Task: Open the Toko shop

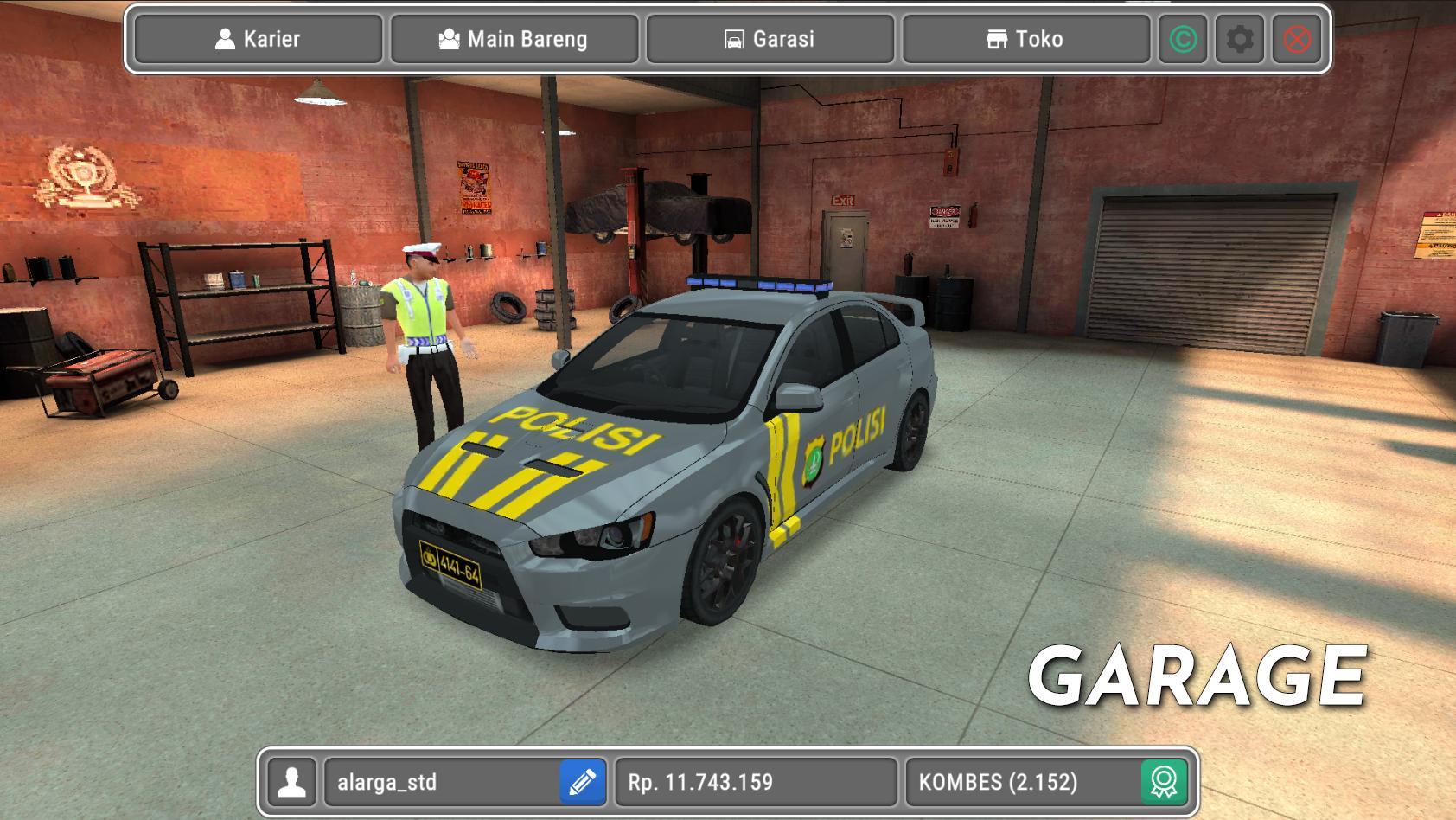Action: [1026, 39]
